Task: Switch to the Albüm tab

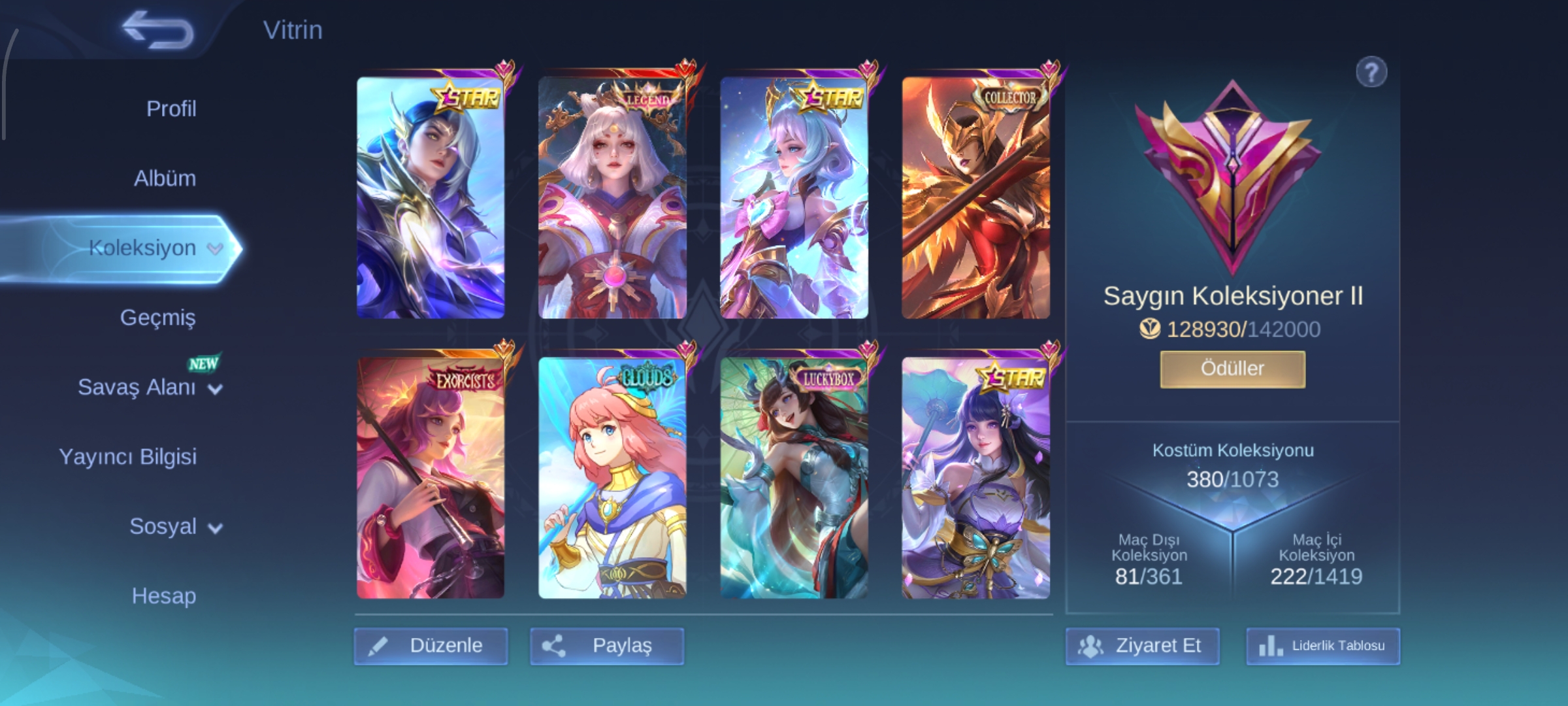Action: (165, 178)
